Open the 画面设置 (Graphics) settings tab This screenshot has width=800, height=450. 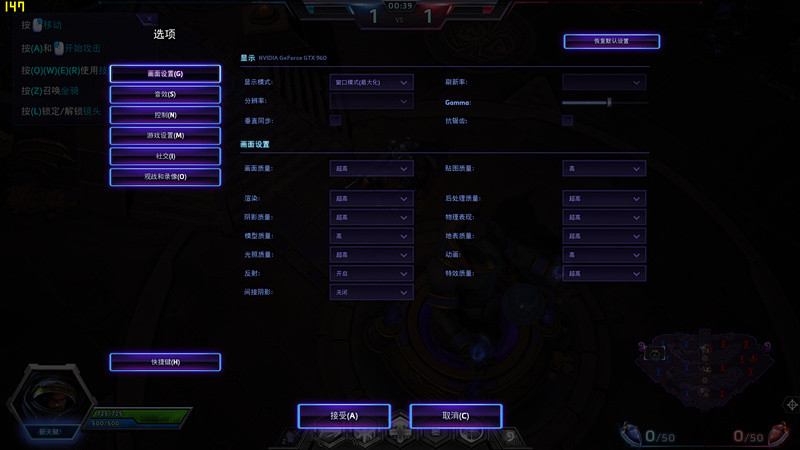coord(165,74)
